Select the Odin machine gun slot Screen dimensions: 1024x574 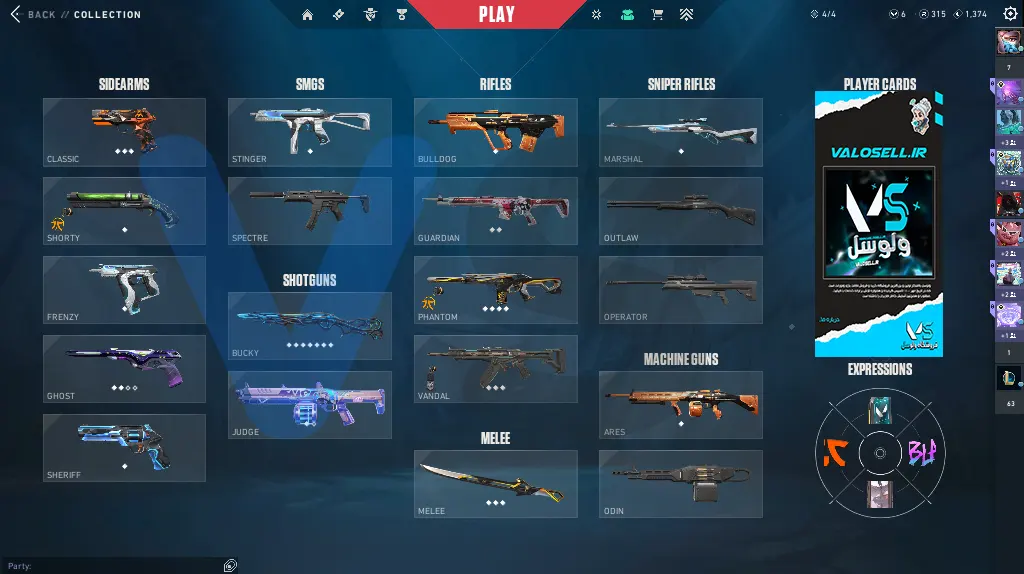pos(680,484)
